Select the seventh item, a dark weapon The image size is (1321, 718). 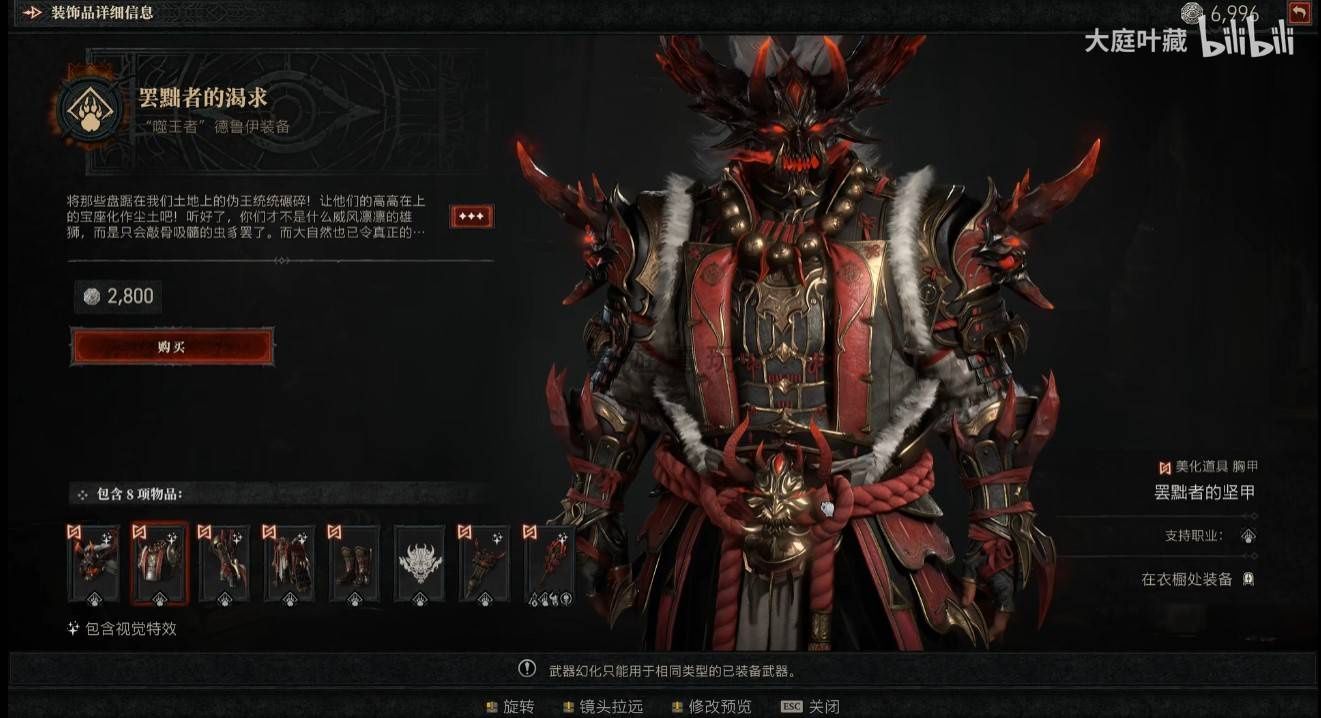(485, 565)
